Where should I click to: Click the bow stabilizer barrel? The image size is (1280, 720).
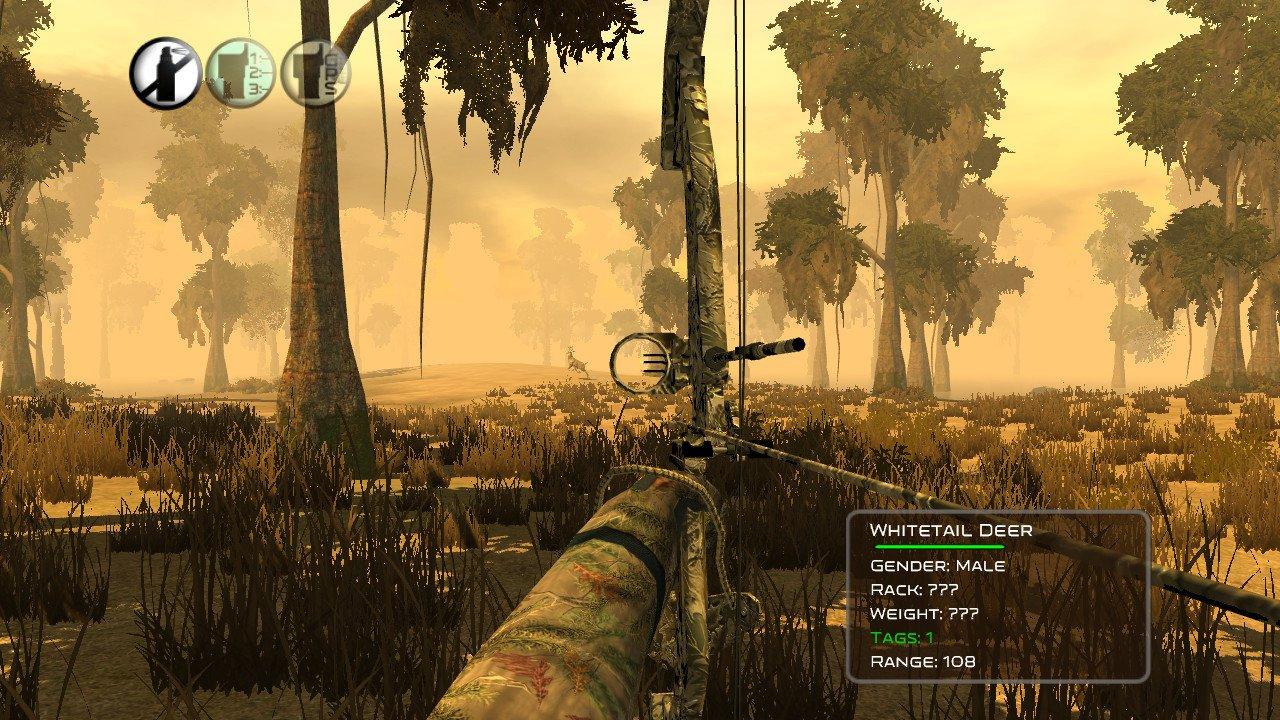(x=765, y=350)
